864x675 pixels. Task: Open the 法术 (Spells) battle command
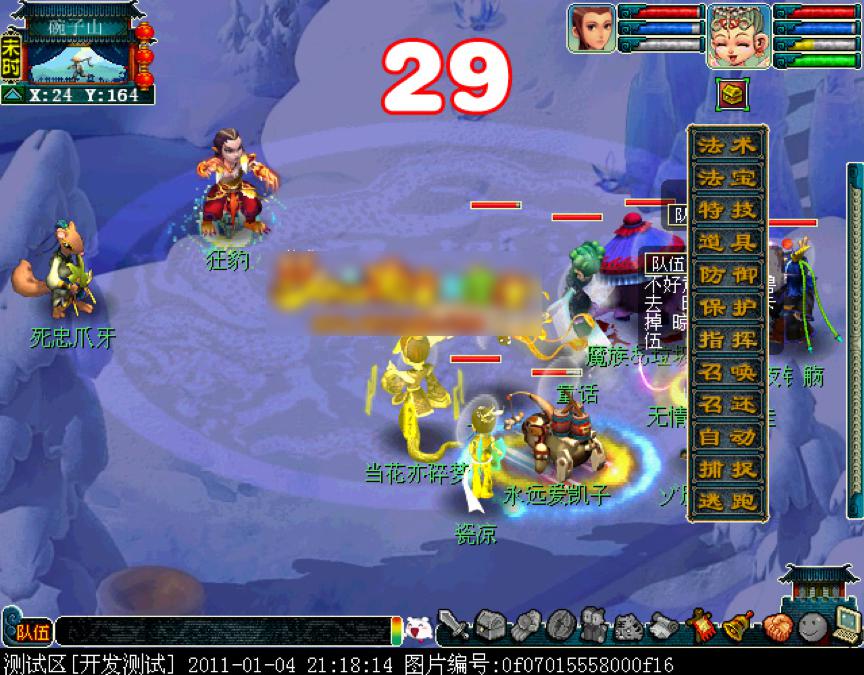click(728, 145)
